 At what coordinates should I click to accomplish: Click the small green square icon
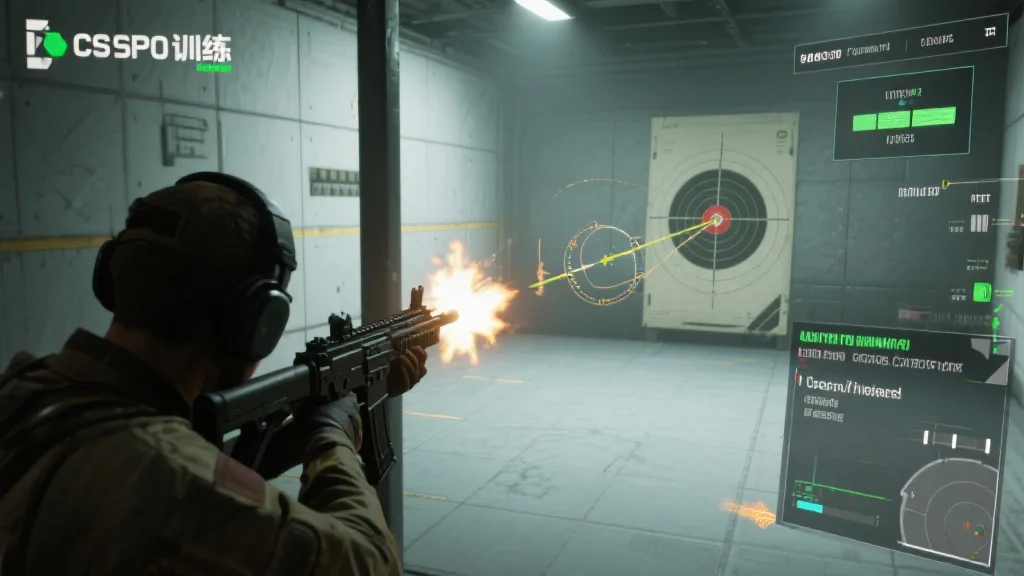point(981,292)
